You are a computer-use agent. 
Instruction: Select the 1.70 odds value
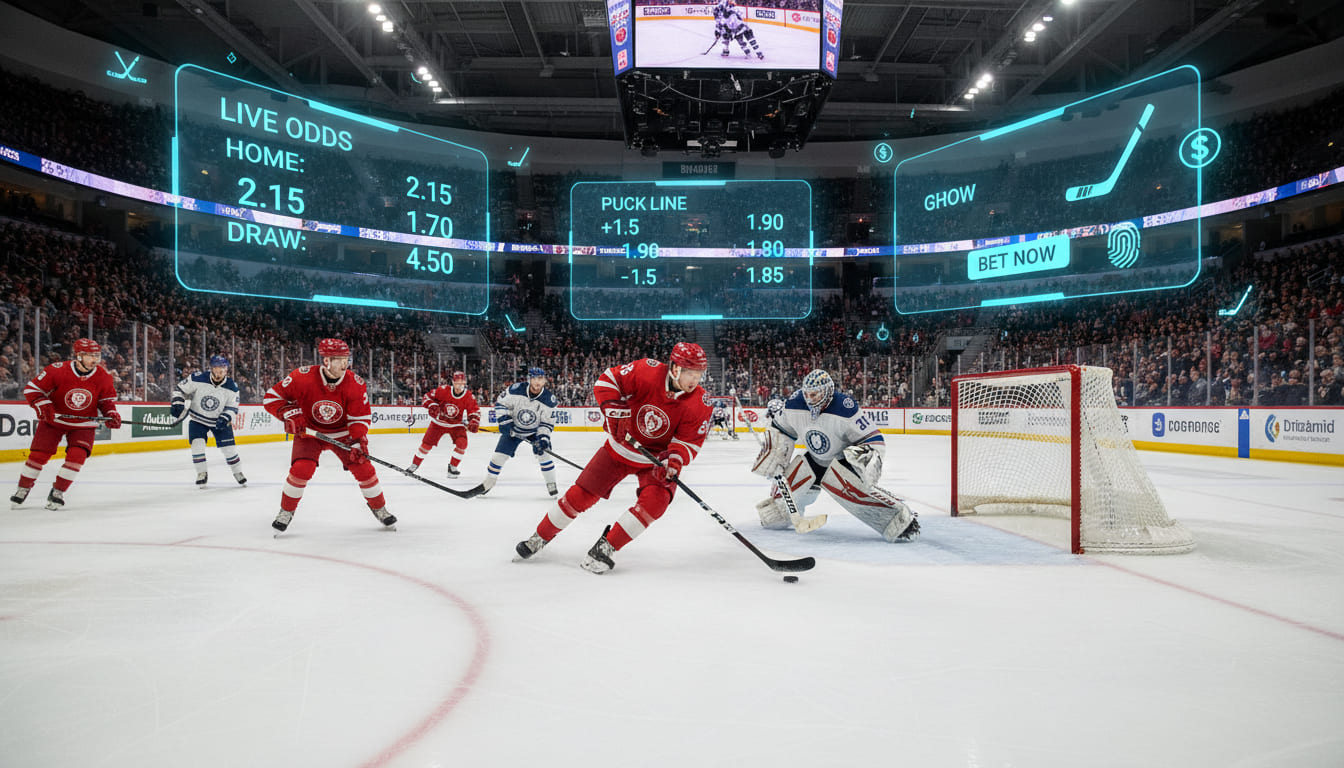click(x=430, y=224)
